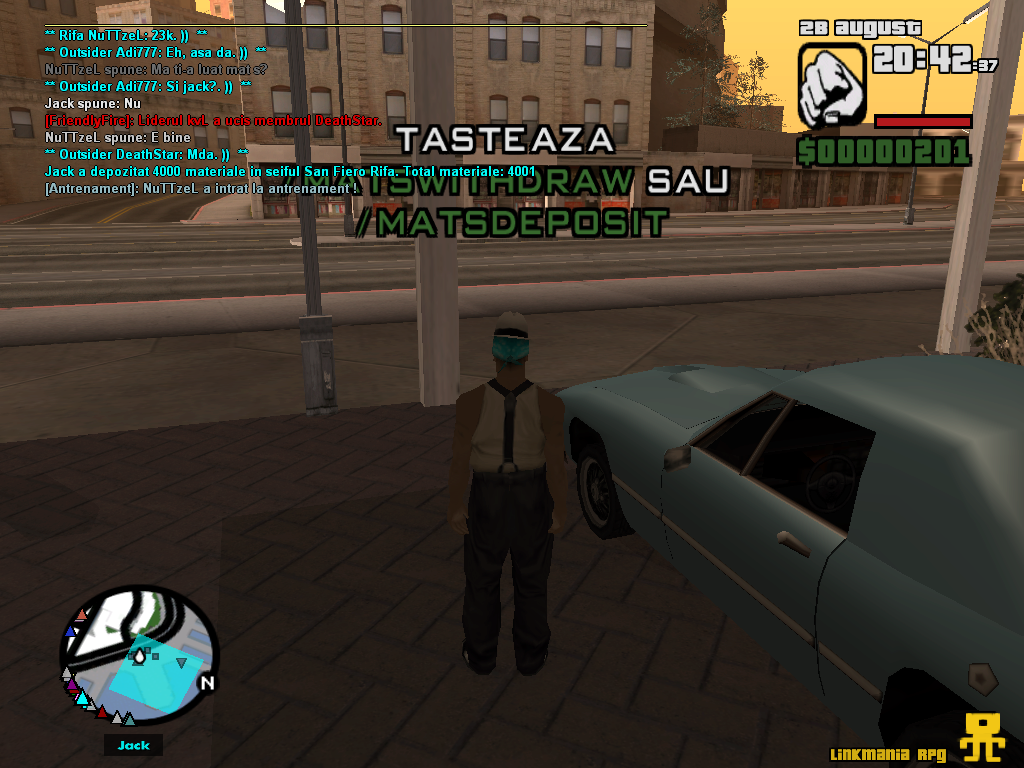The height and width of the screenshot is (768, 1024).
Task: Select the red FriendlyFire chat message
Action: [x=212, y=120]
